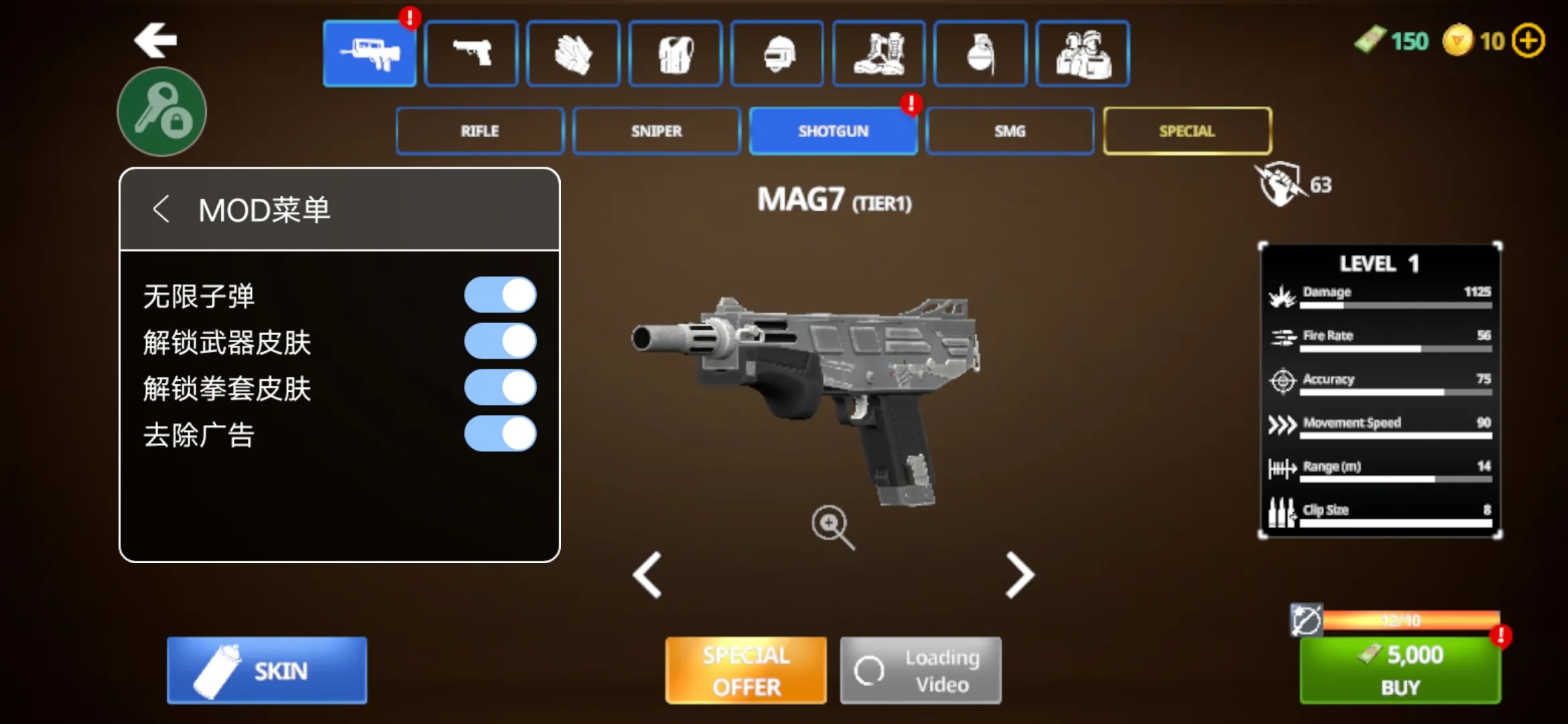This screenshot has height=724, width=1568.
Task: Close the MOD菜单 with its back chevron
Action: [x=161, y=209]
